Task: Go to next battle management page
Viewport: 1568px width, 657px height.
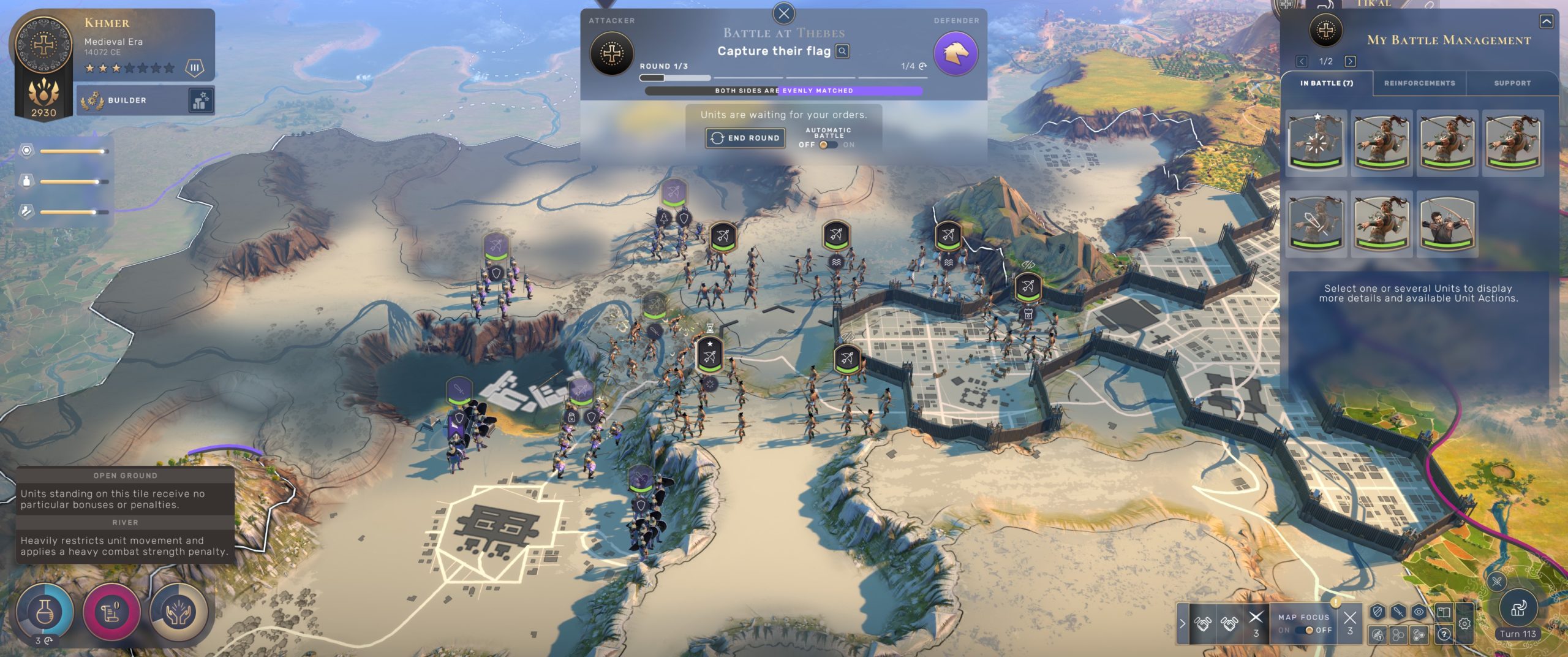Action: 1350,61
